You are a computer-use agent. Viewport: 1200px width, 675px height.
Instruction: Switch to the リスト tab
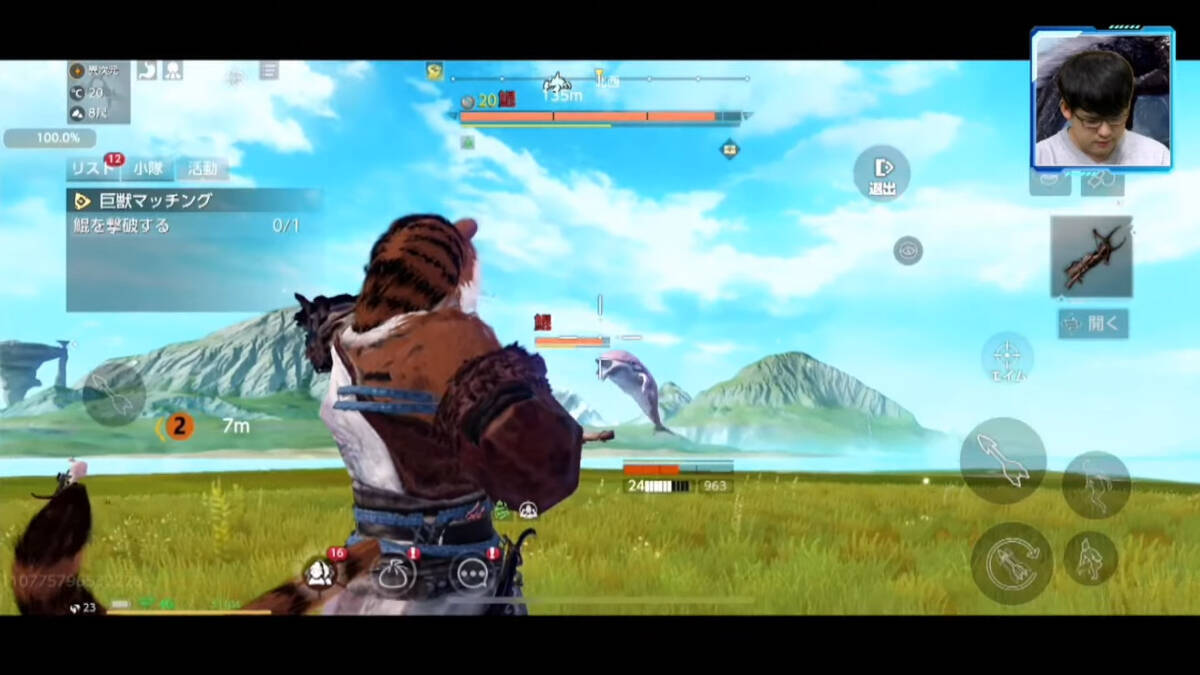93,168
